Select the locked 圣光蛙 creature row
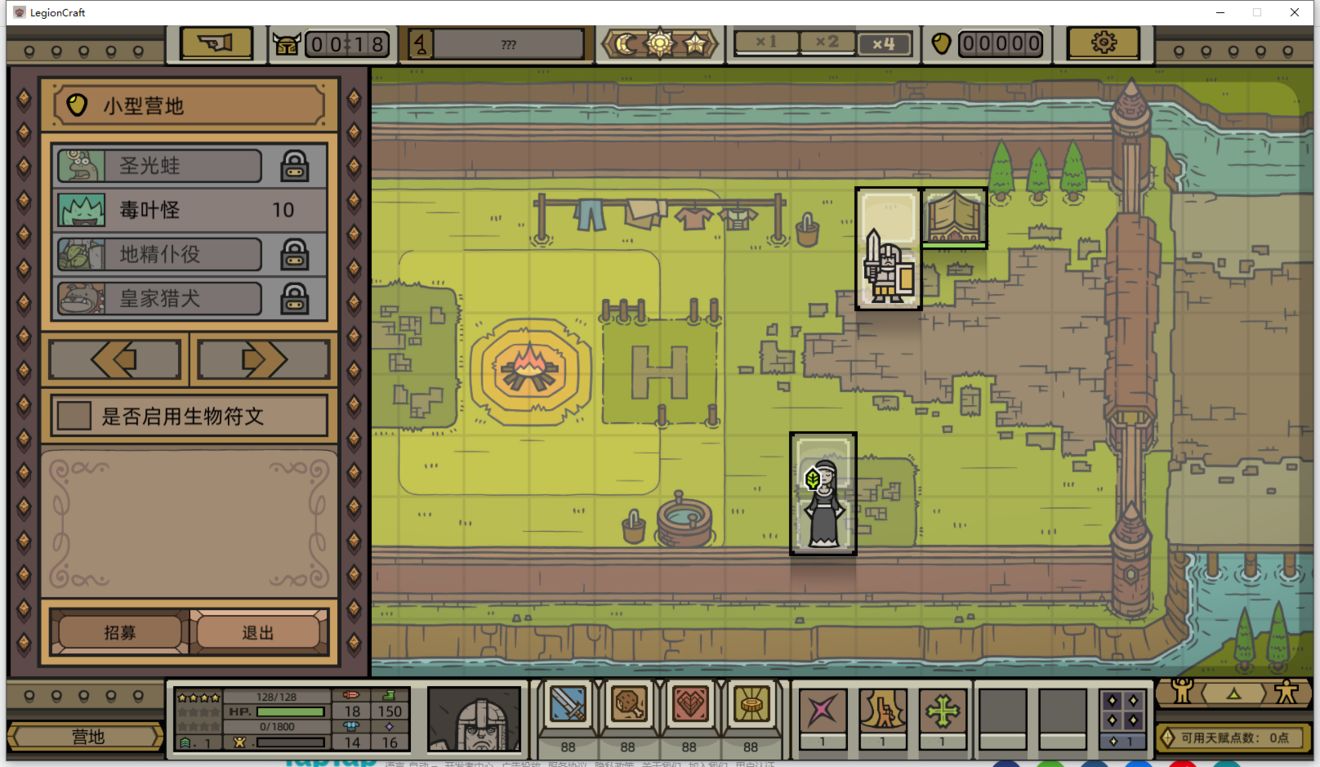The height and width of the screenshot is (767, 1320). 190,166
